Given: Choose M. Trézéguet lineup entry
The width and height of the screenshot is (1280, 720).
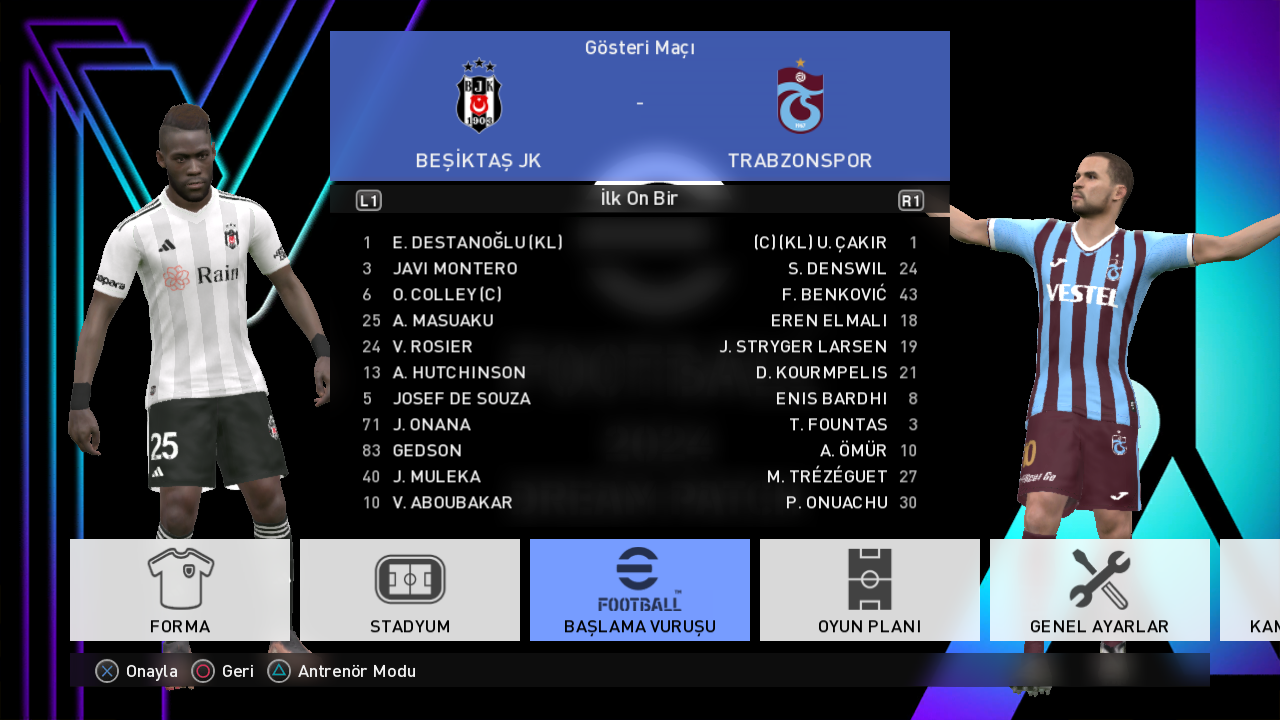Looking at the screenshot, I should pos(827,477).
